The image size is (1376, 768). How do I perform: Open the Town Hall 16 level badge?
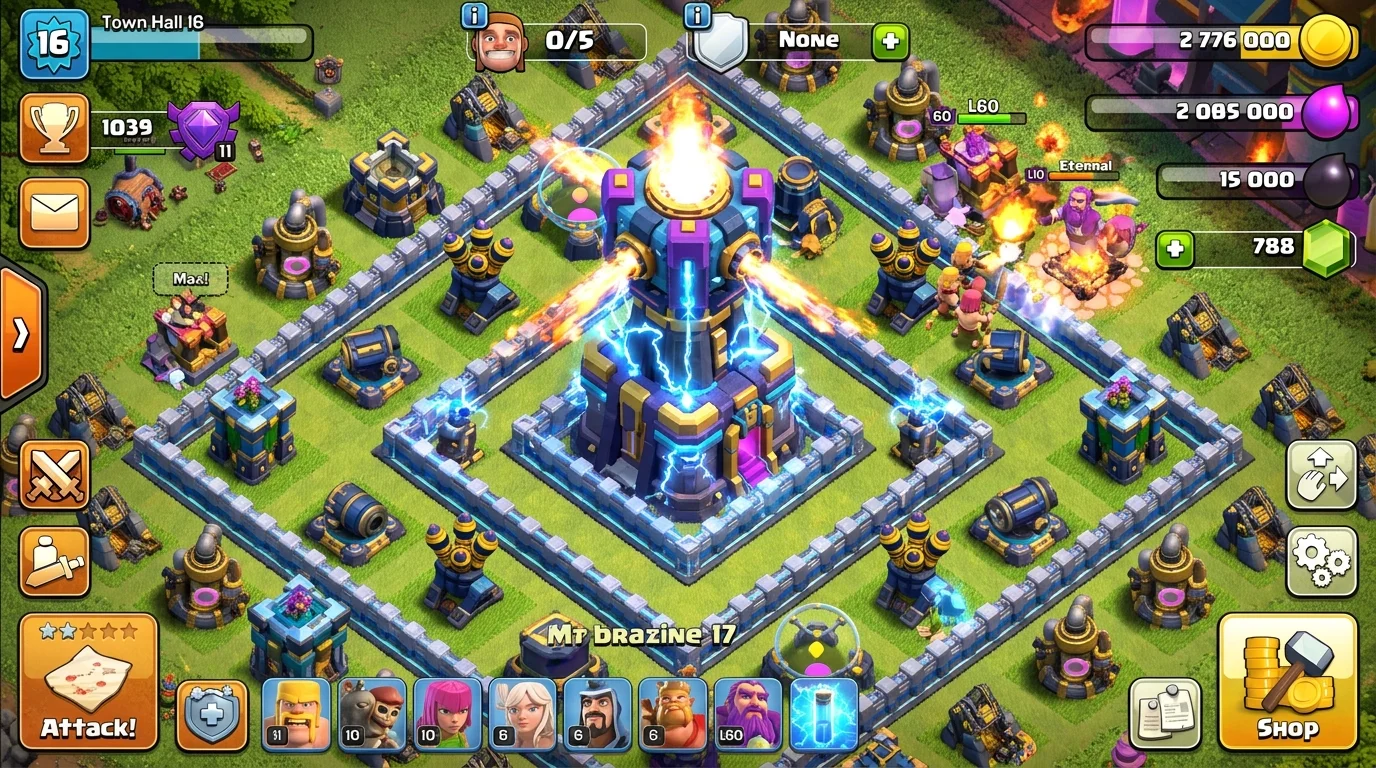55,42
